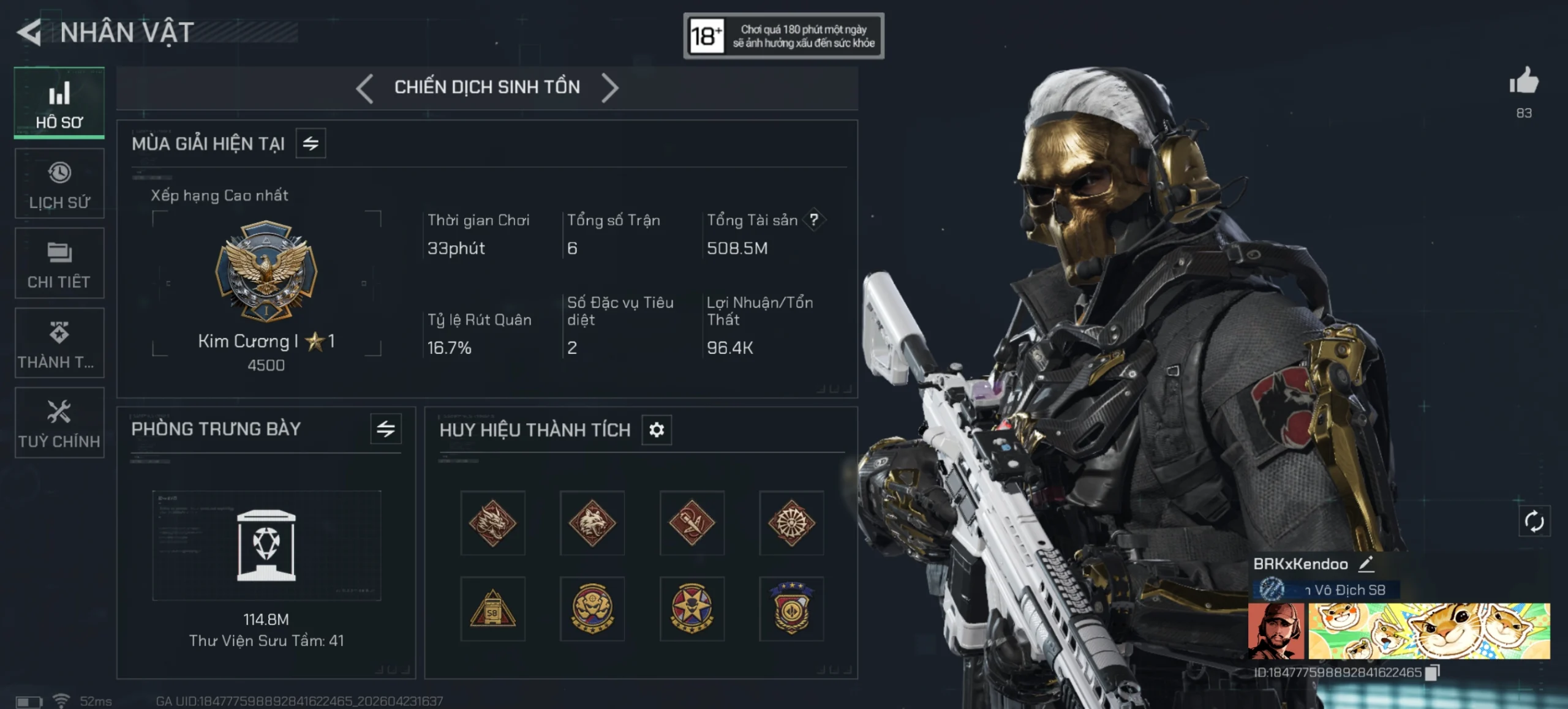Open HUY HIỆU THÀNH TÍCH gear settings
This screenshot has height=709, width=1568.
coord(657,430)
